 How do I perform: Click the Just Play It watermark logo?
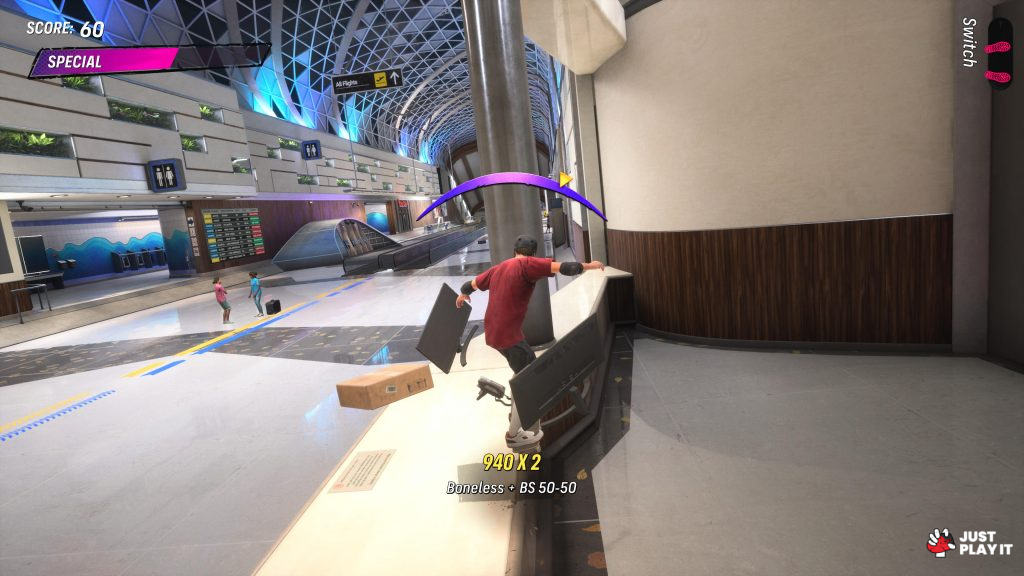[969, 542]
